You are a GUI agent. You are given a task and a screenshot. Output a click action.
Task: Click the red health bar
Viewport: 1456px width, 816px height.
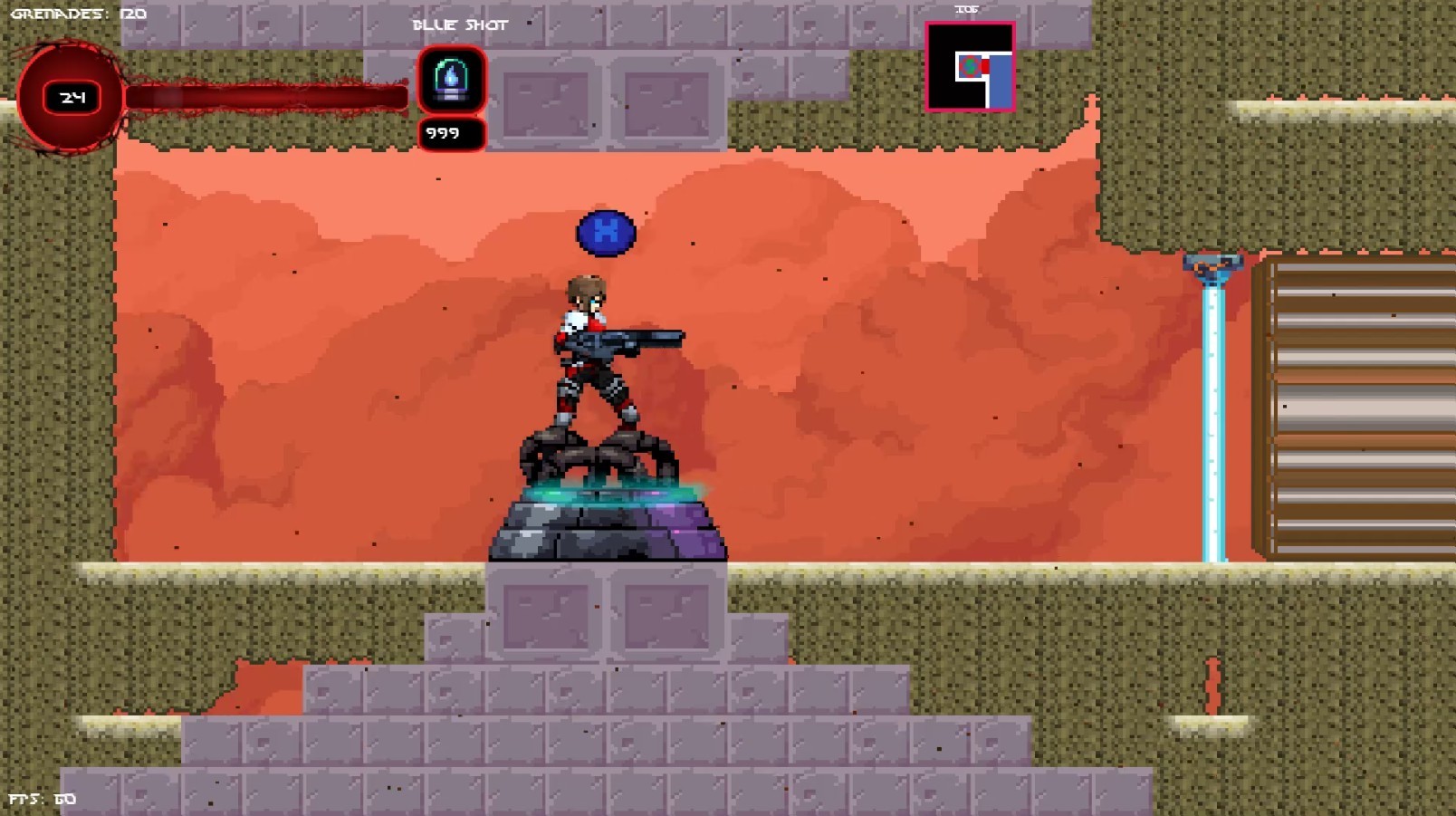[x=263, y=94]
